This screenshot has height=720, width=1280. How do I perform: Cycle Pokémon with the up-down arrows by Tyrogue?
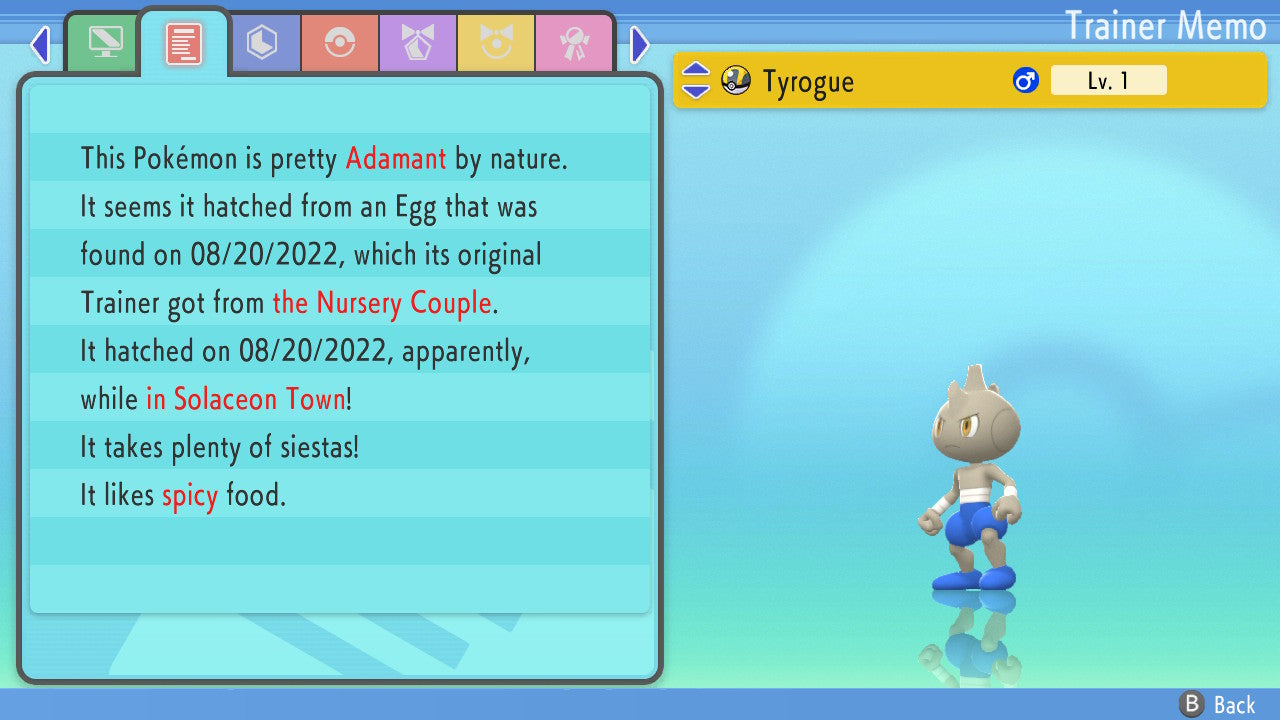[x=696, y=81]
